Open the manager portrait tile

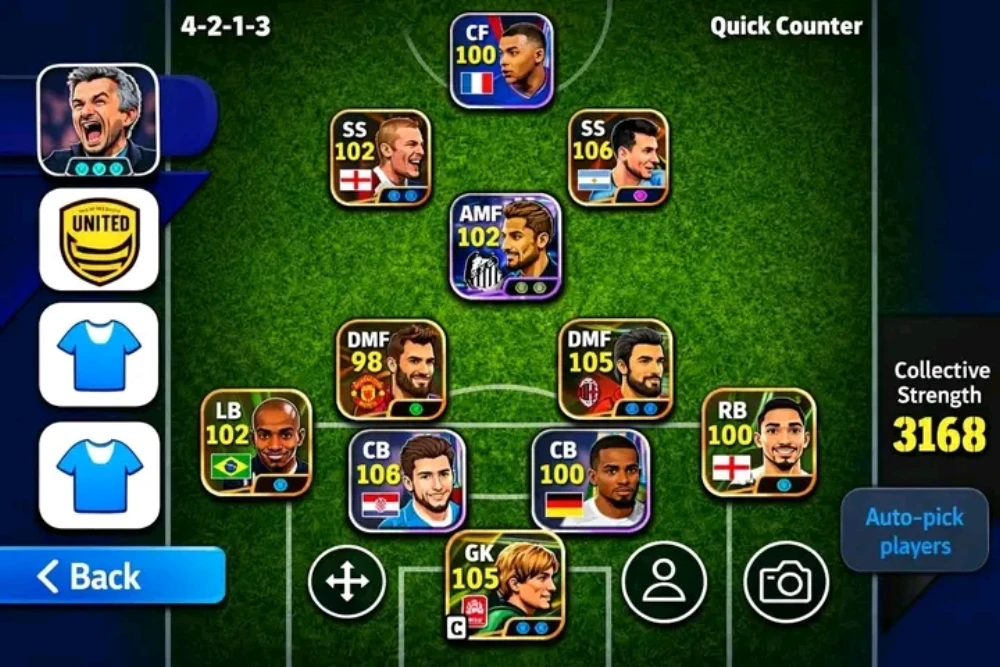pyautogui.click(x=98, y=119)
